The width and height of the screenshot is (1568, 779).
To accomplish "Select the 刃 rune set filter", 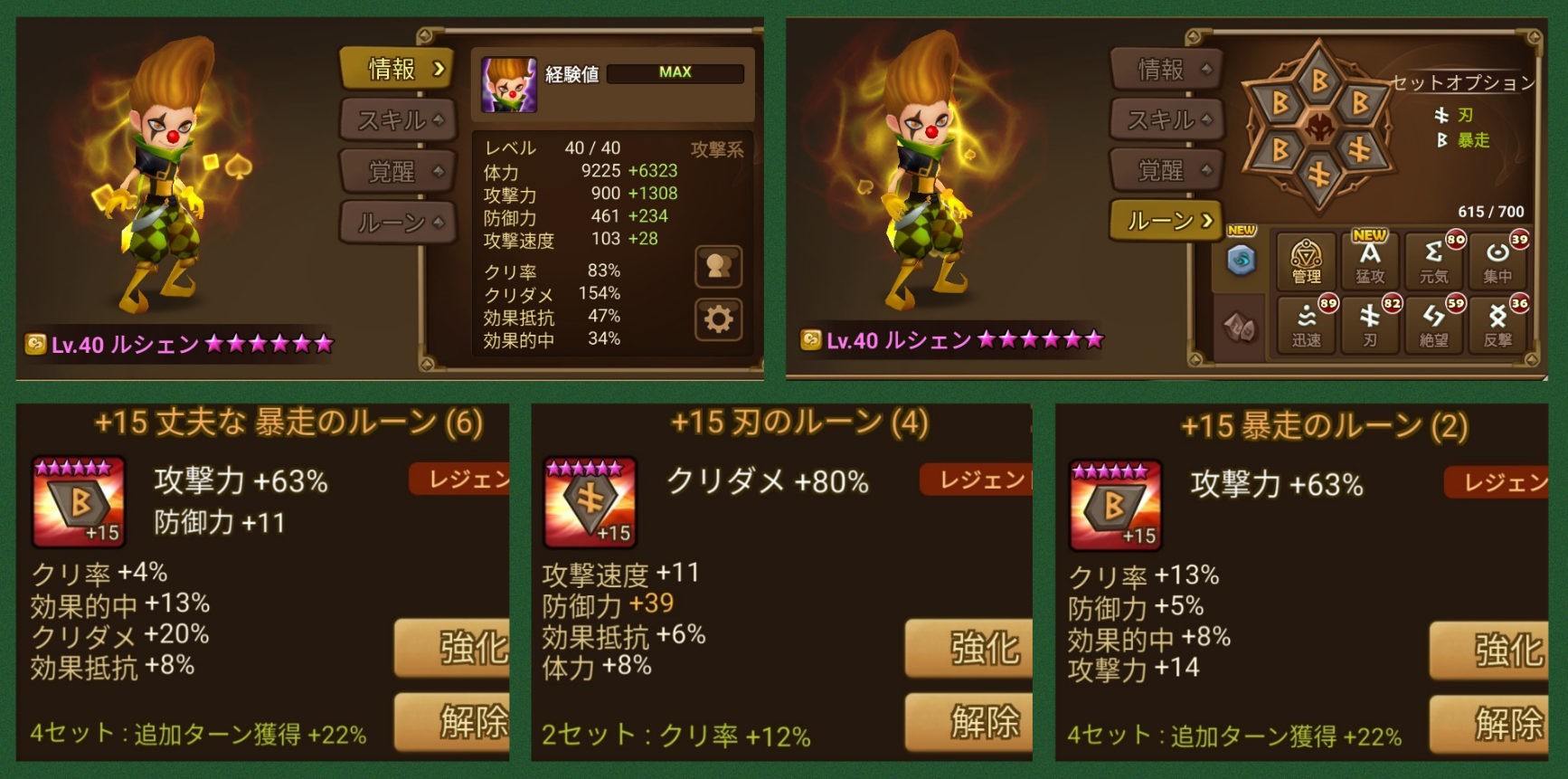I will (x=1370, y=326).
